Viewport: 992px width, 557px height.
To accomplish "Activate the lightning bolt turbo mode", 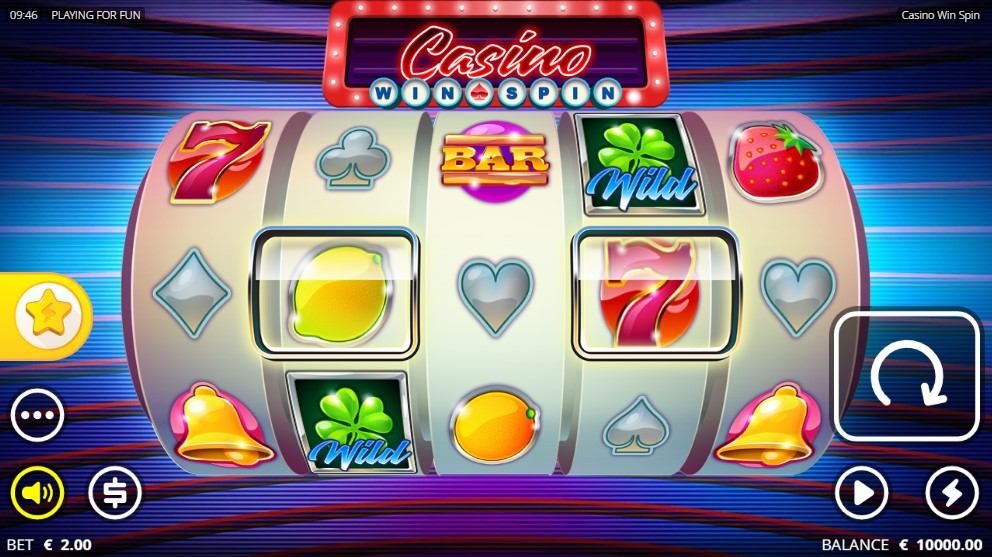I will tap(951, 492).
